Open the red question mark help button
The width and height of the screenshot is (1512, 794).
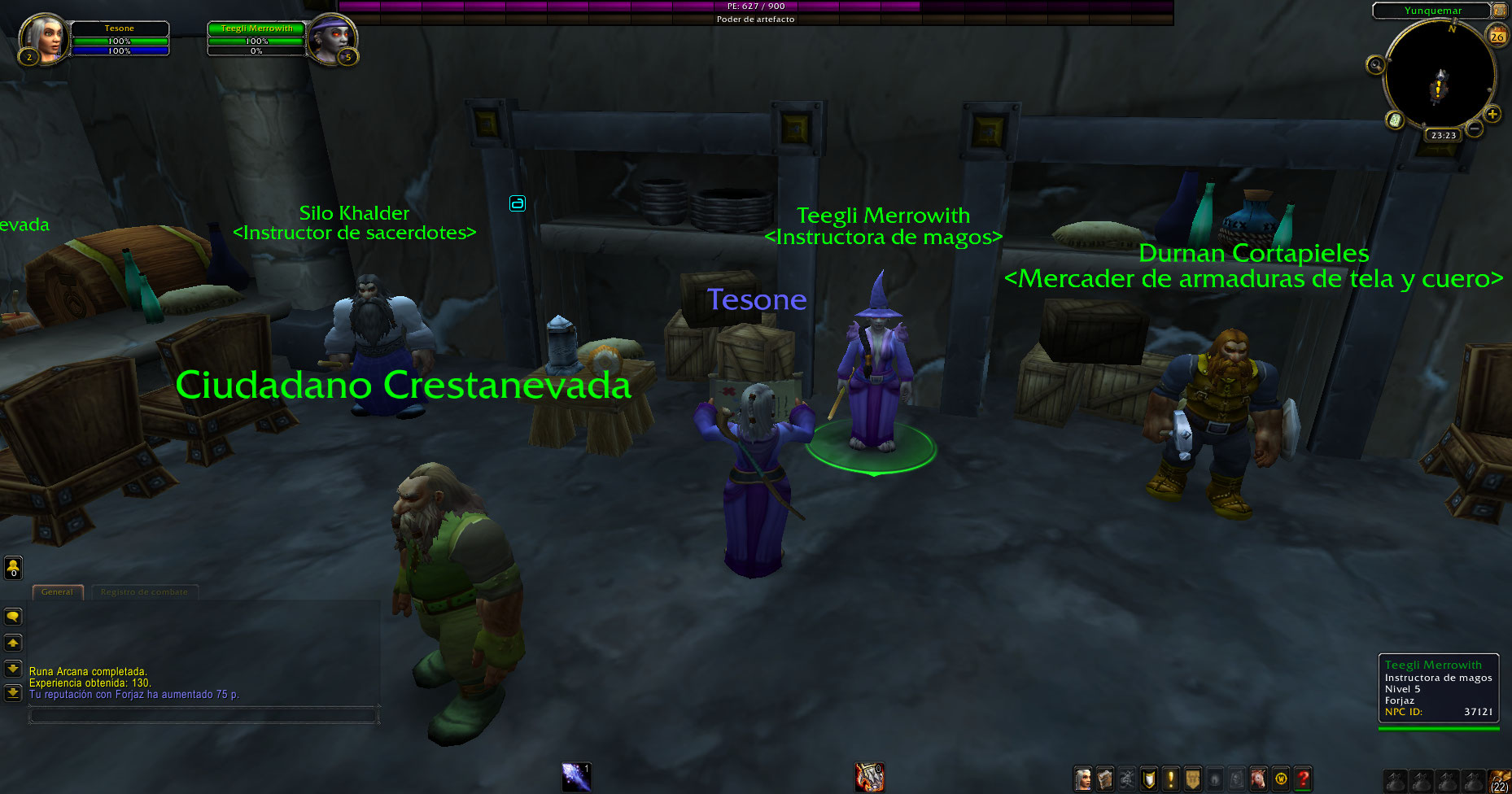point(1302,779)
